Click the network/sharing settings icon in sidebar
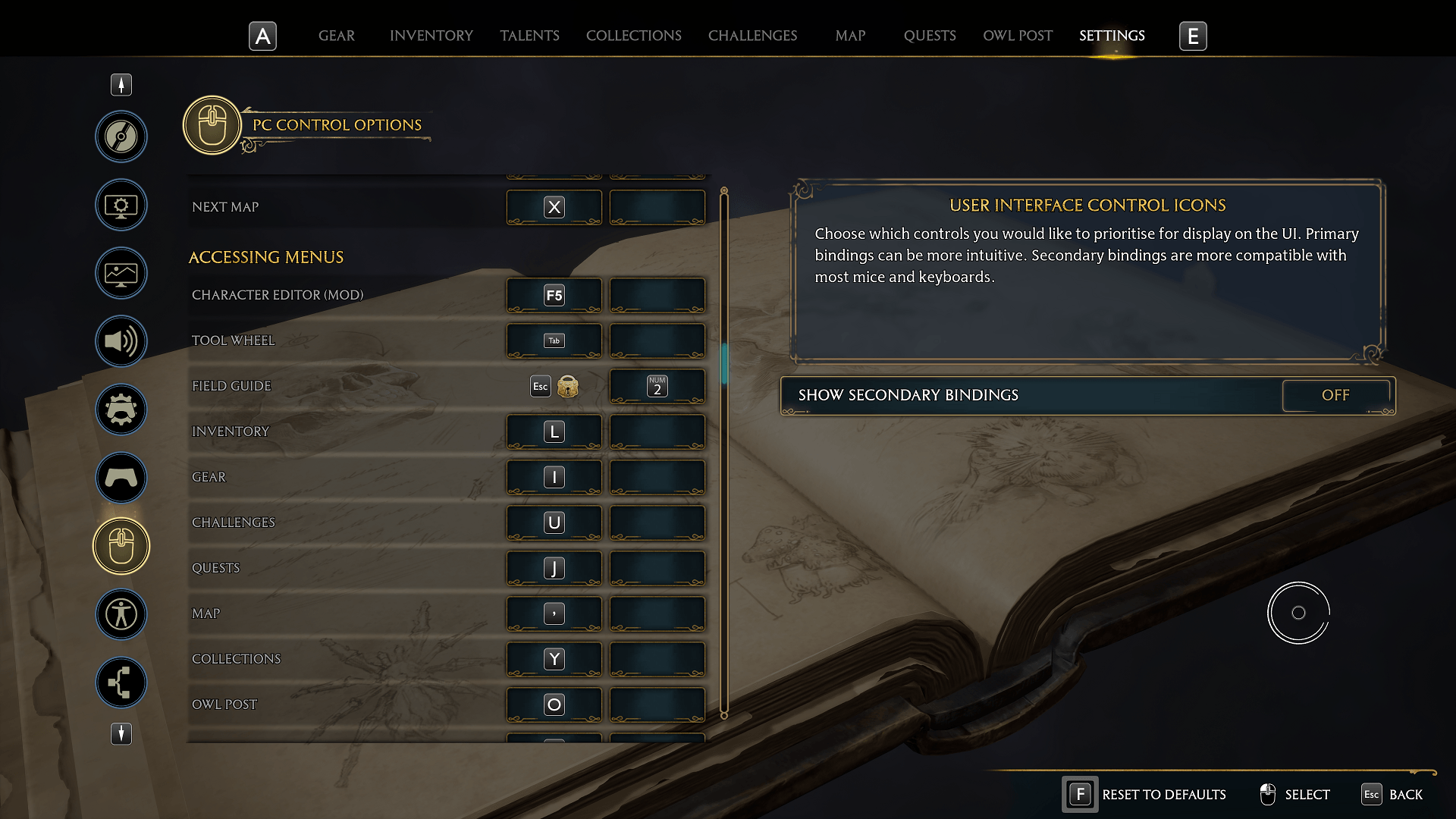Viewport: 1456px width, 819px height. (121, 682)
